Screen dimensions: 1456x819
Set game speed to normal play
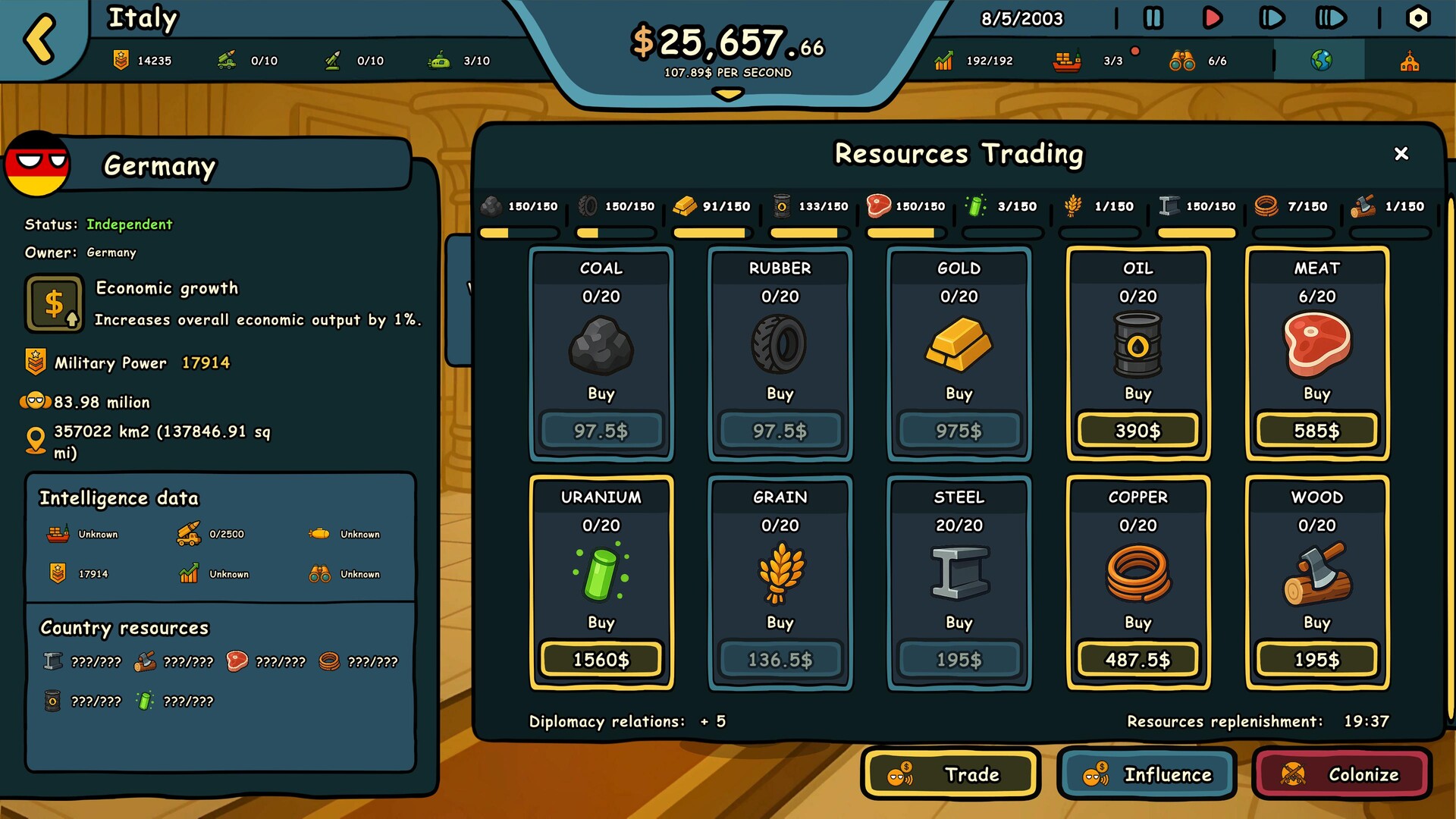(x=1212, y=18)
